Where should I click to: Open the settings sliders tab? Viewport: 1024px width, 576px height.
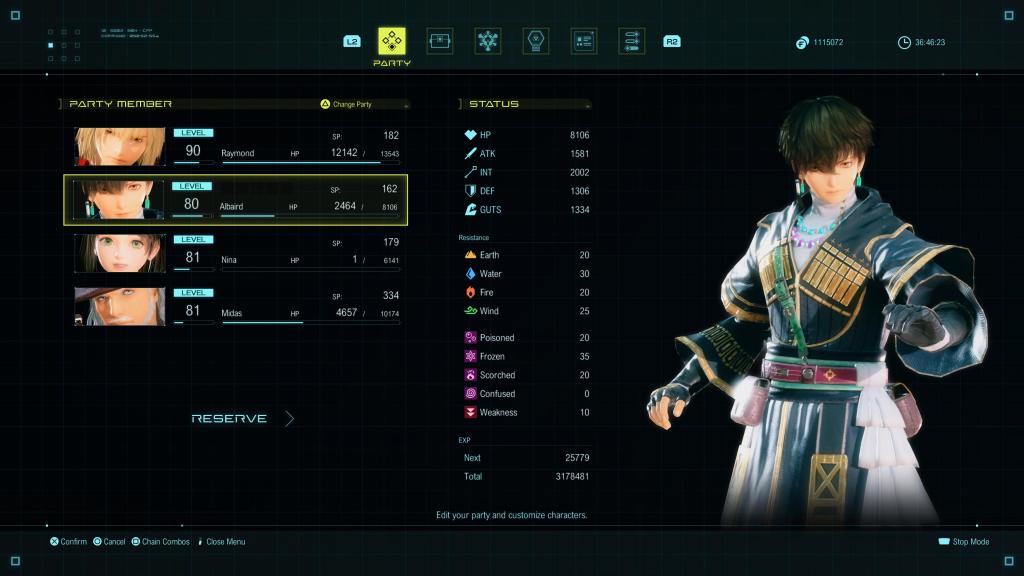pos(631,41)
